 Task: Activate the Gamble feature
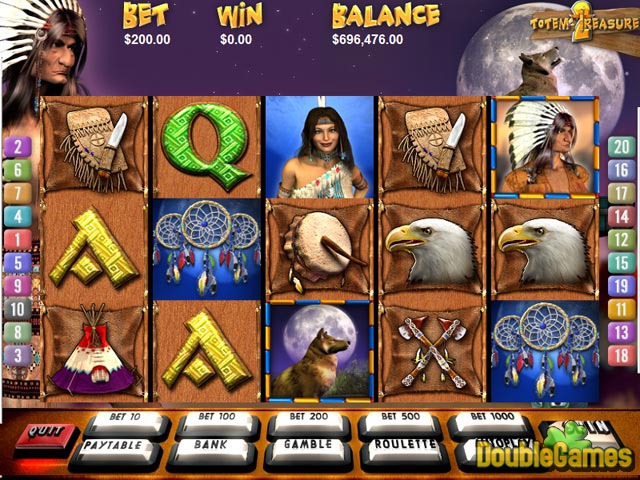[x=308, y=445]
